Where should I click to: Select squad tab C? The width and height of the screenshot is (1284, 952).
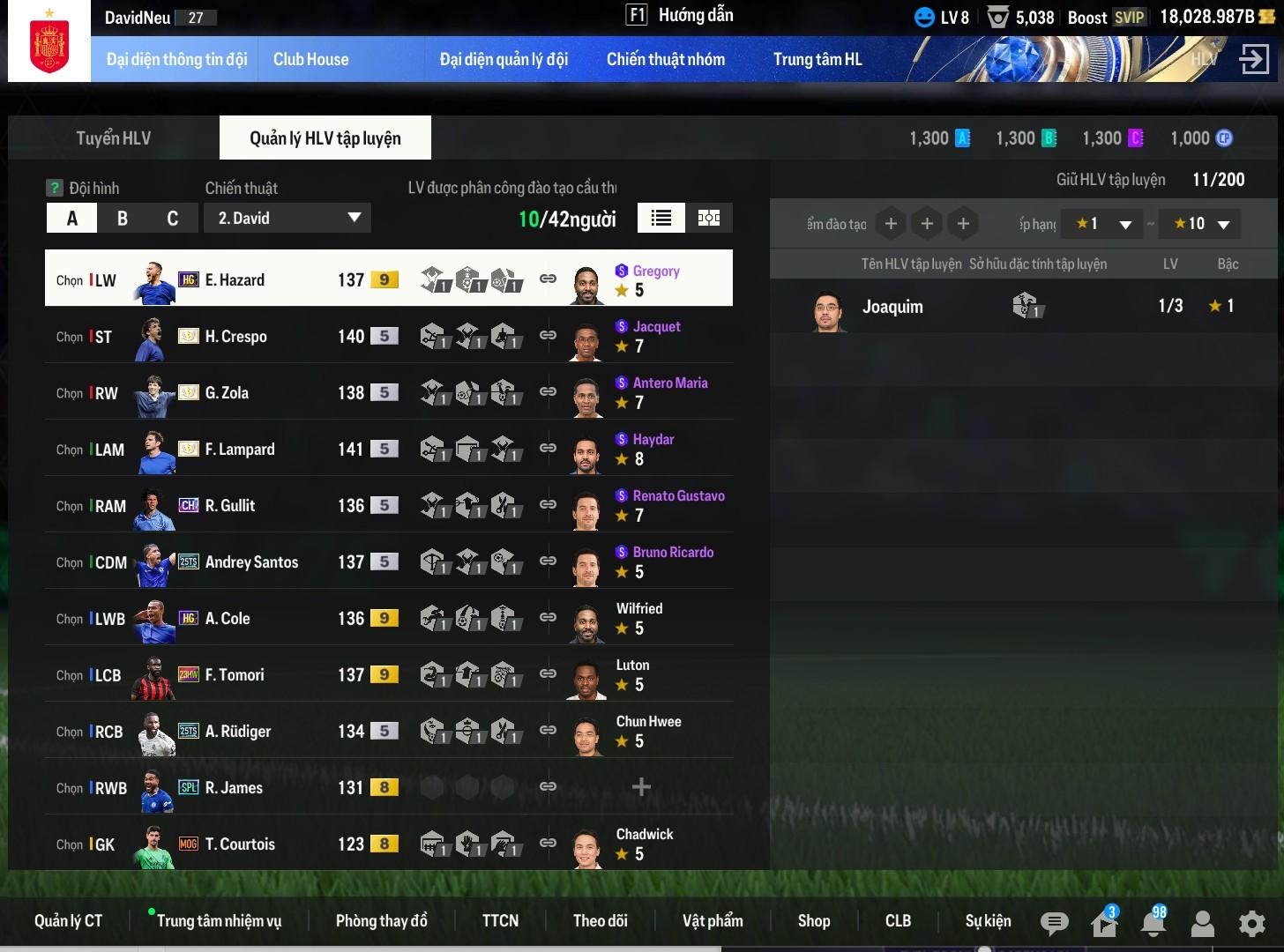[x=173, y=219]
